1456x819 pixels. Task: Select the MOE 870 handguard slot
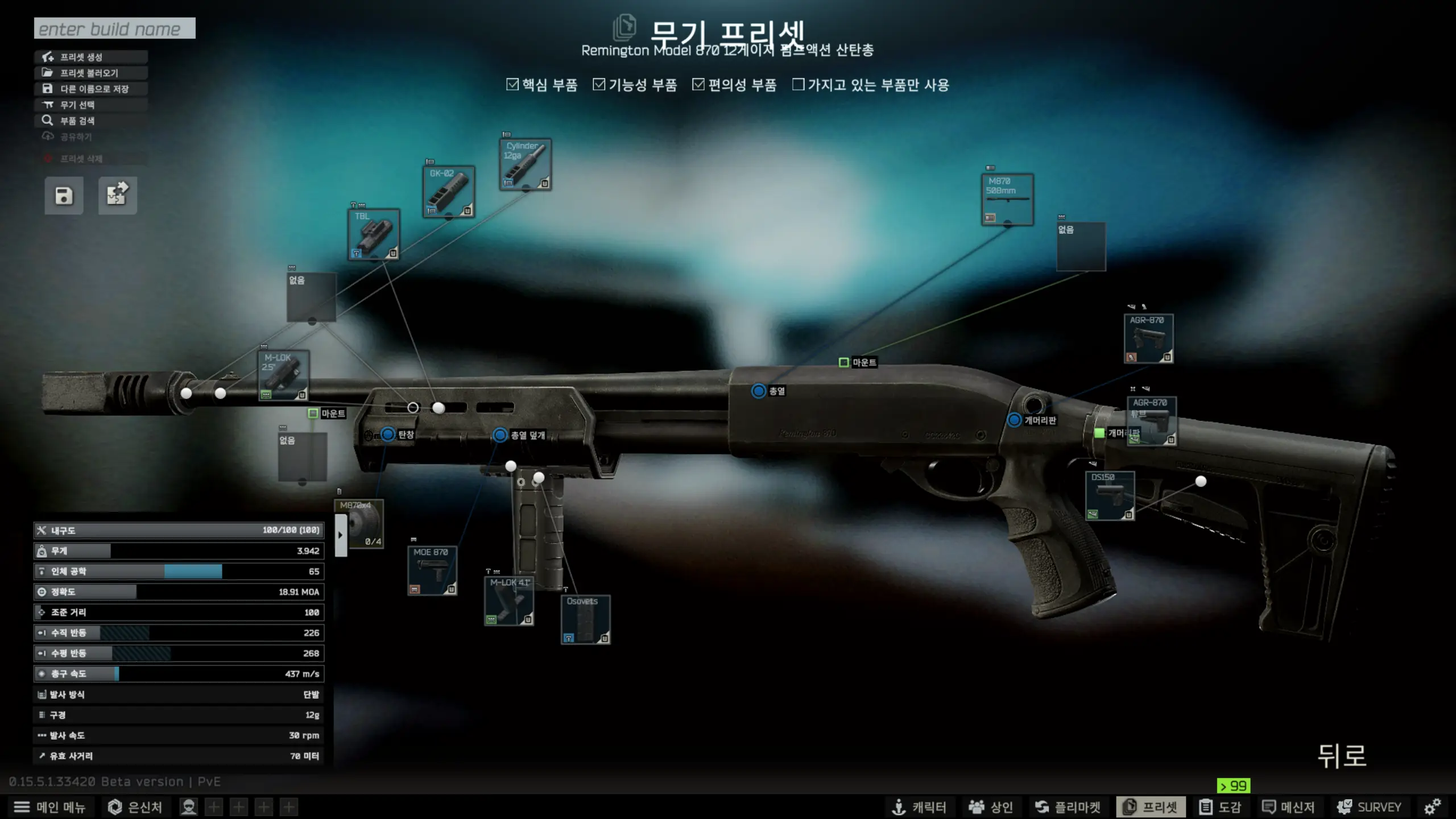click(432, 570)
